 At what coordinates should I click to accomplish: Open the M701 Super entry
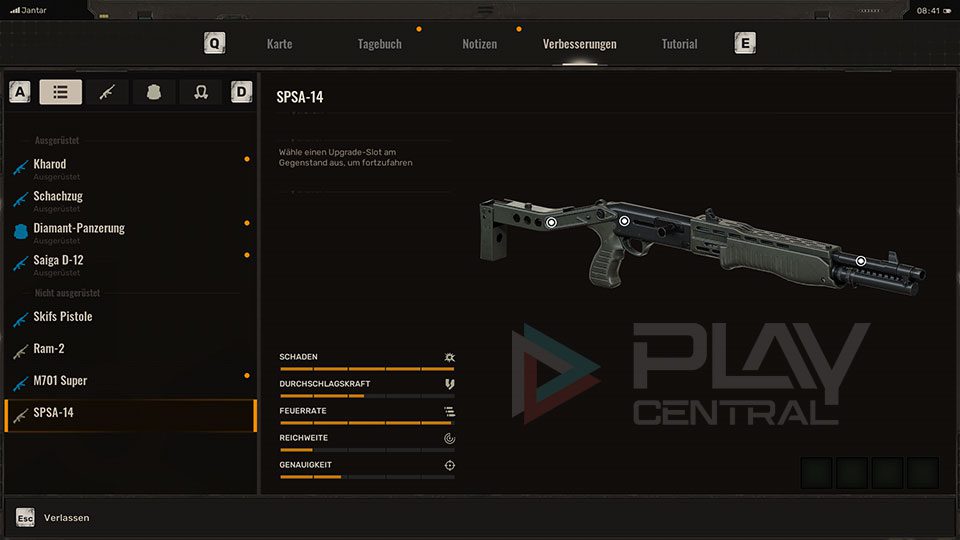coord(60,381)
